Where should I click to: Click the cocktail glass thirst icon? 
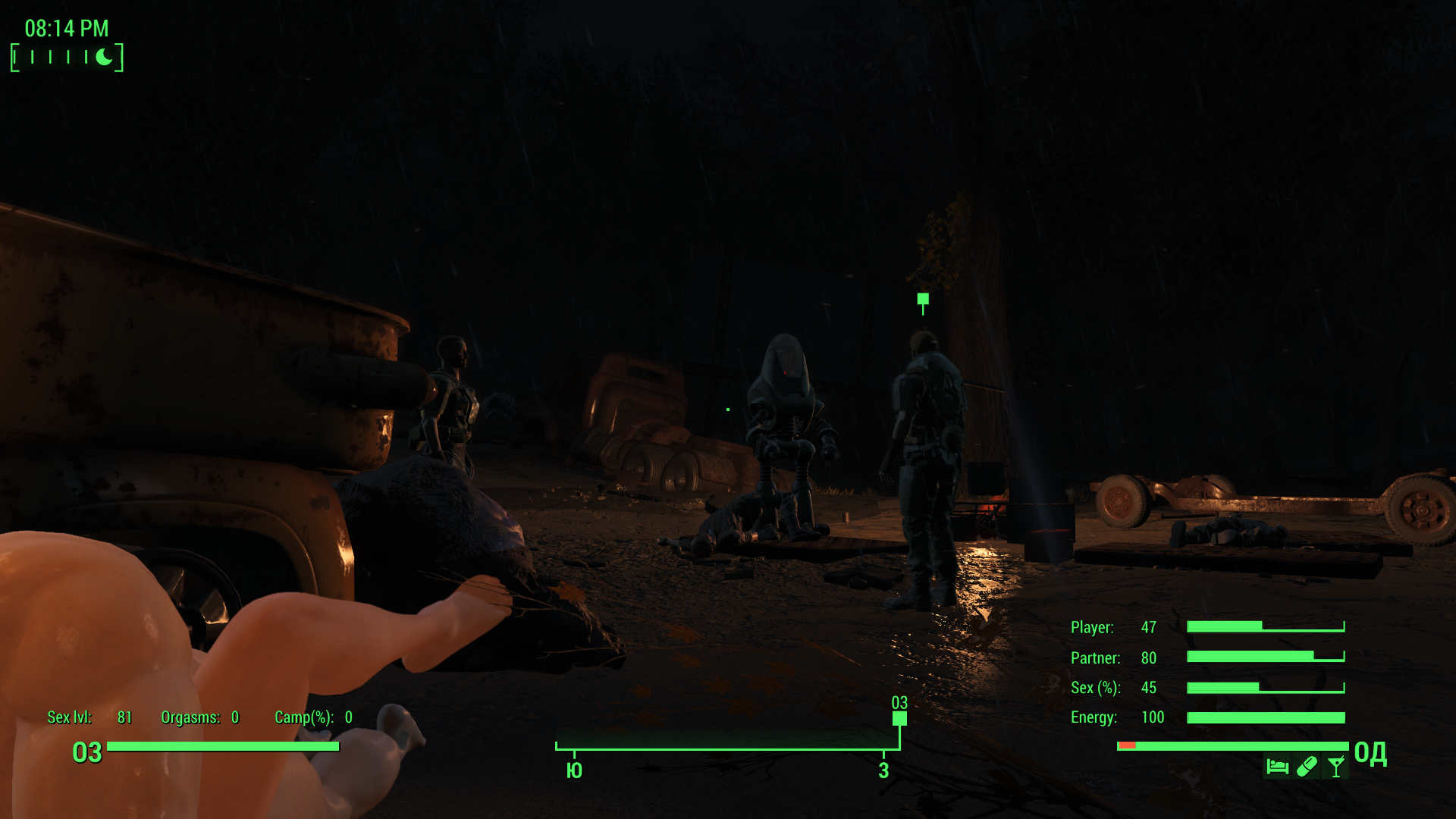click(x=1336, y=767)
